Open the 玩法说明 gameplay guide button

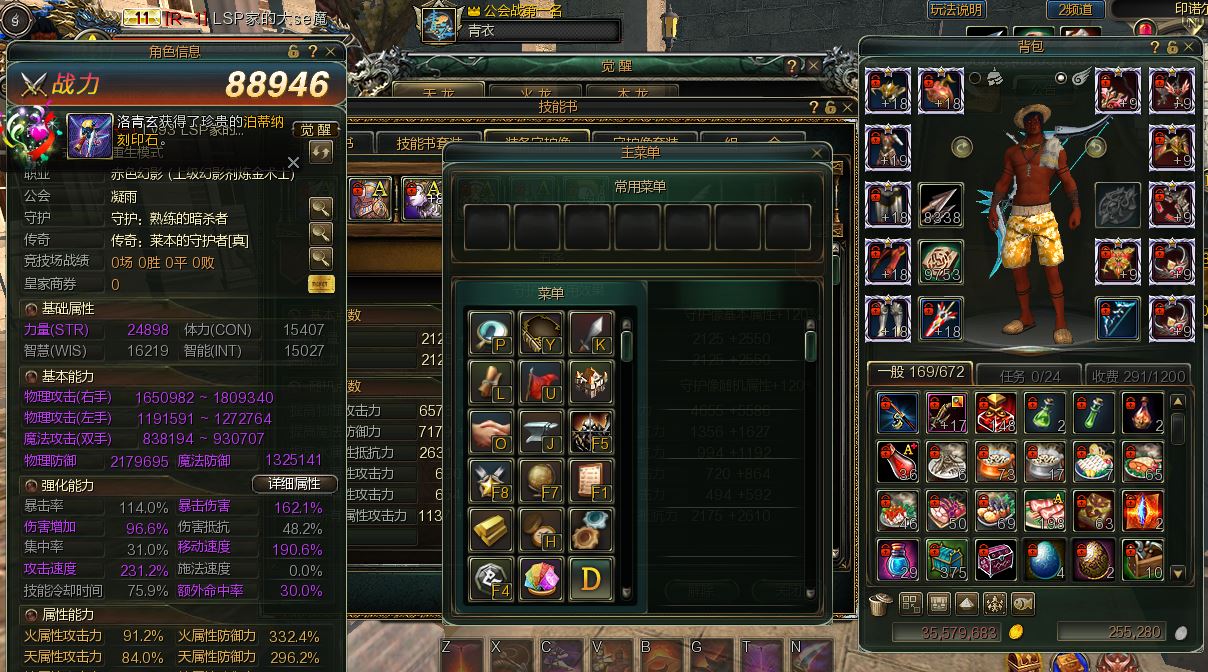[x=956, y=10]
